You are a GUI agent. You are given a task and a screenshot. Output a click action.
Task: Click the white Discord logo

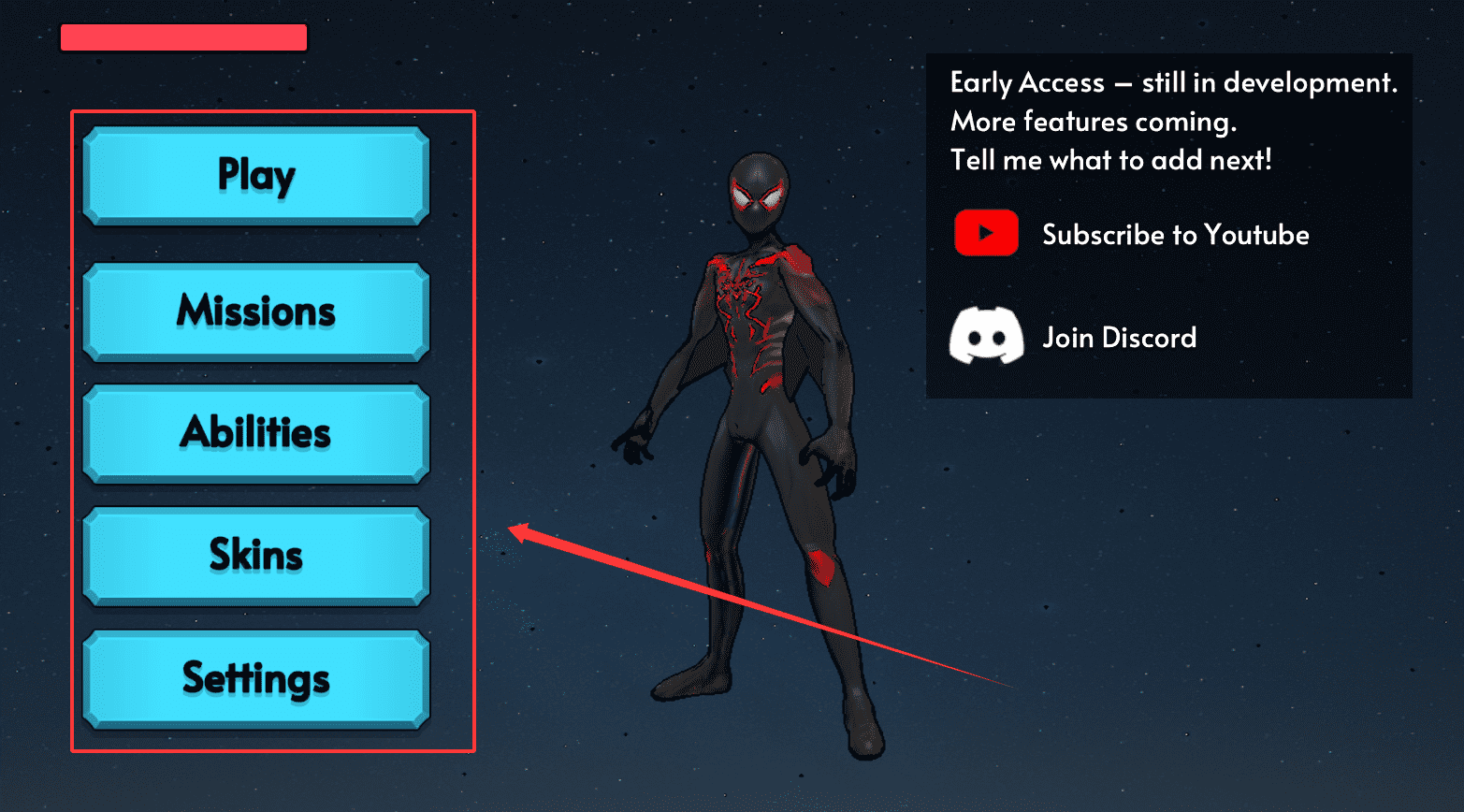(986, 336)
